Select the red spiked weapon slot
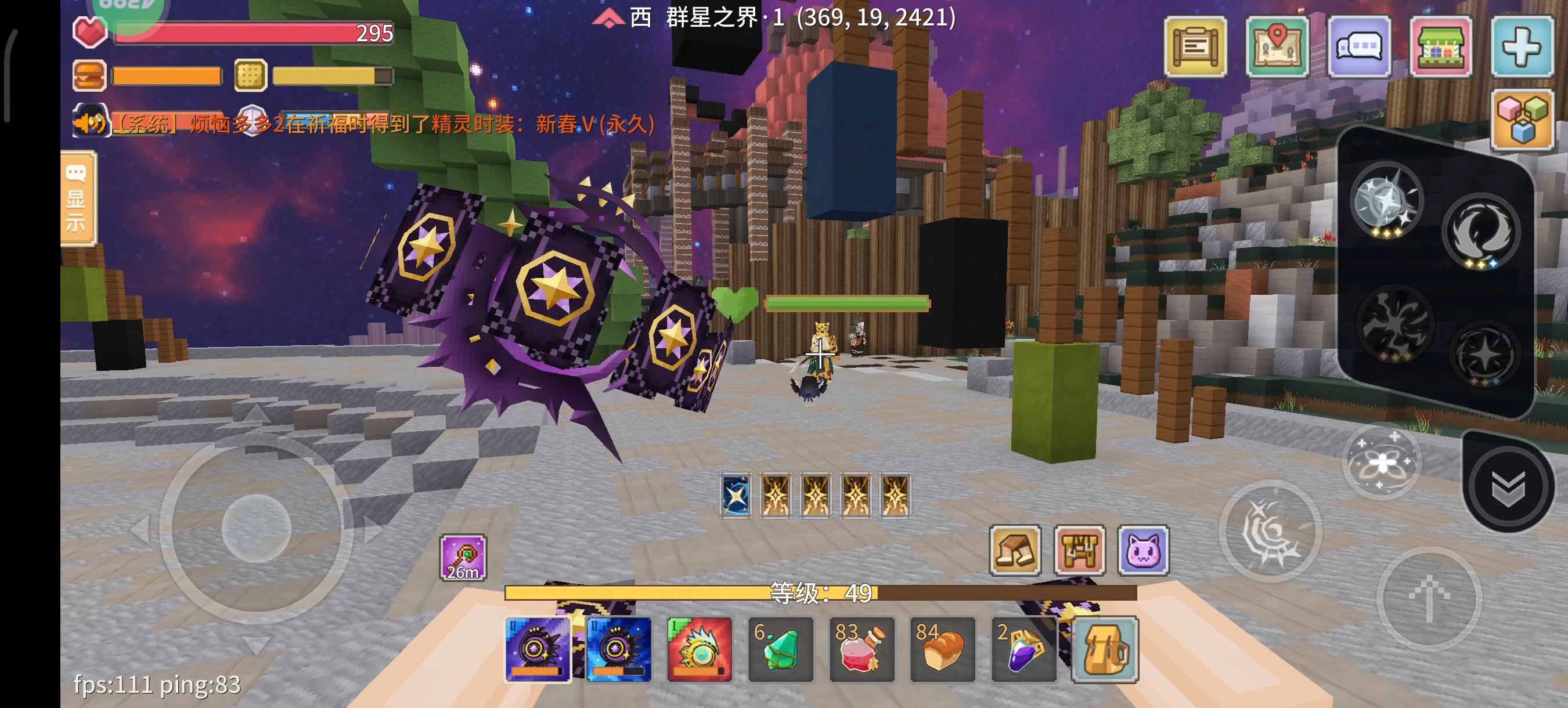Screen dimensions: 1568x708 700,649
